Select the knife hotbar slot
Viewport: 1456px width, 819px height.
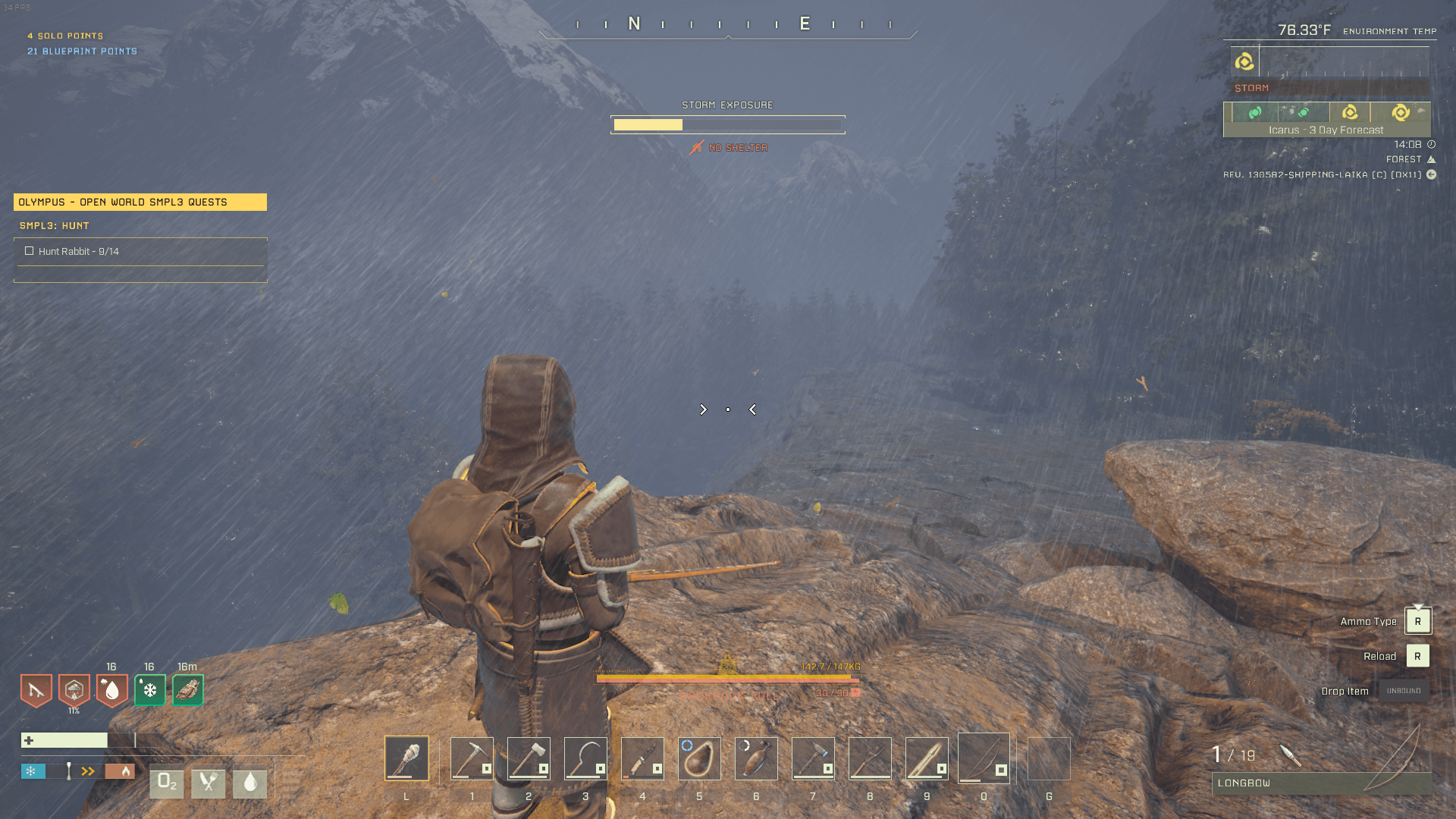642,758
